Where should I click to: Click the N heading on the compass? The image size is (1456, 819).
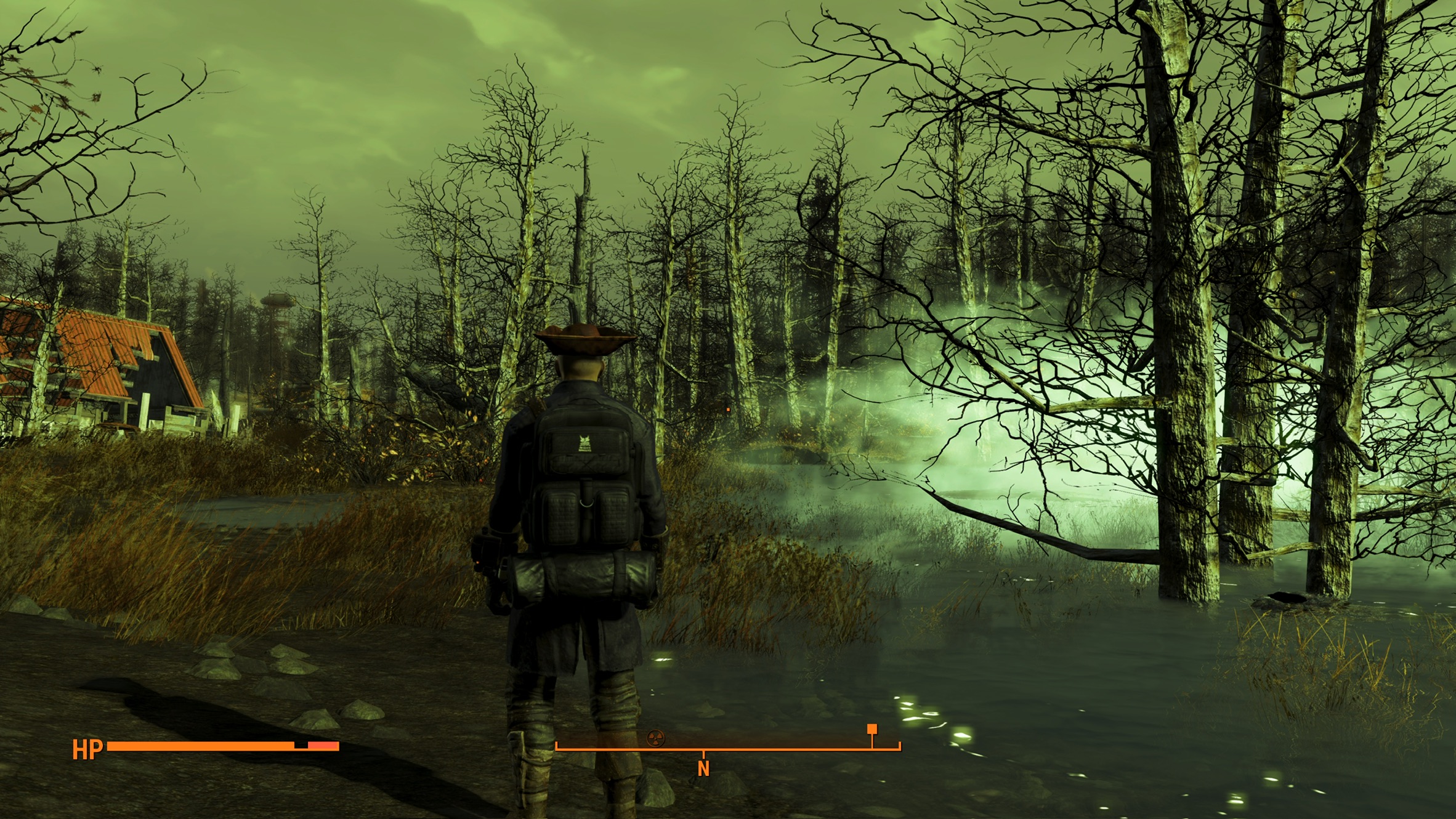[703, 769]
